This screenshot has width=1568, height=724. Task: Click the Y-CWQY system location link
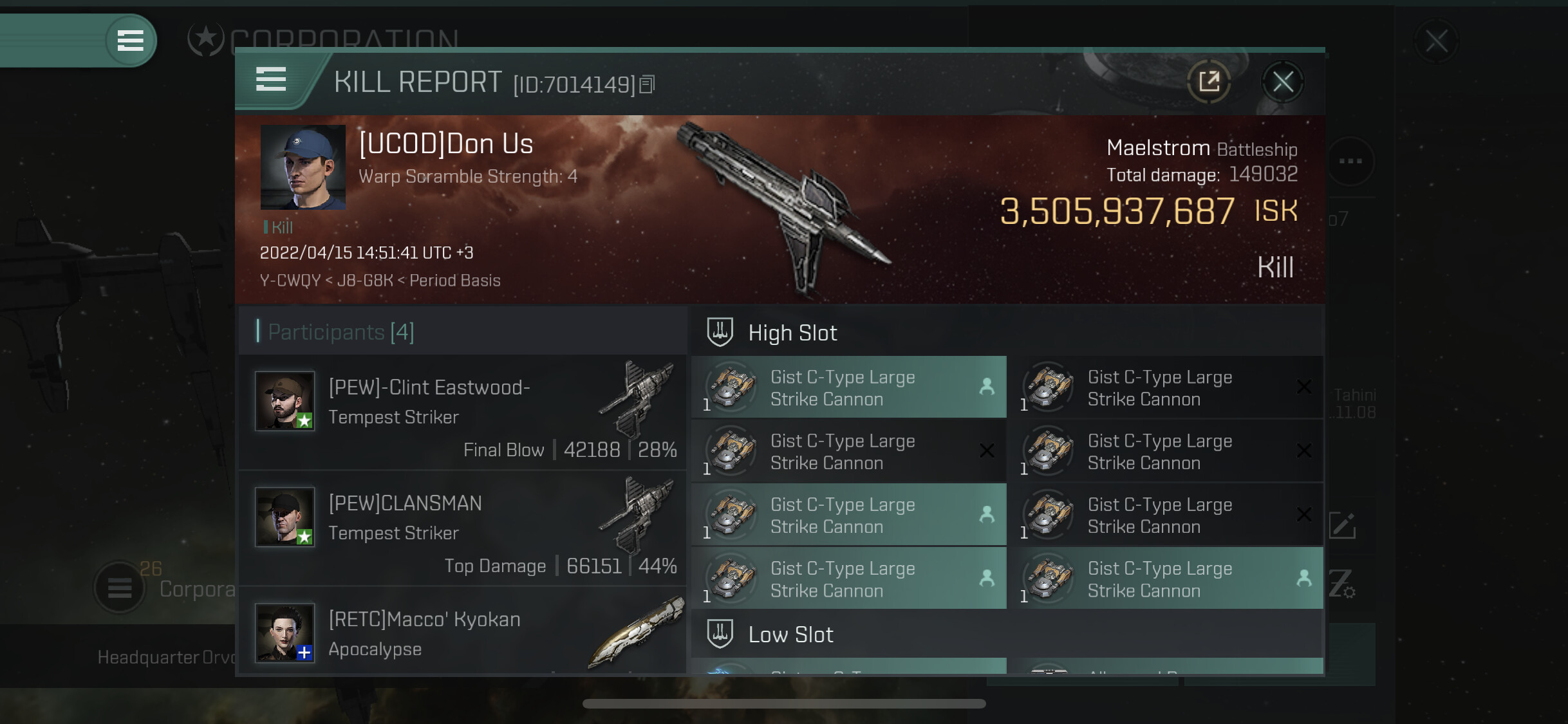pyautogui.click(x=290, y=281)
